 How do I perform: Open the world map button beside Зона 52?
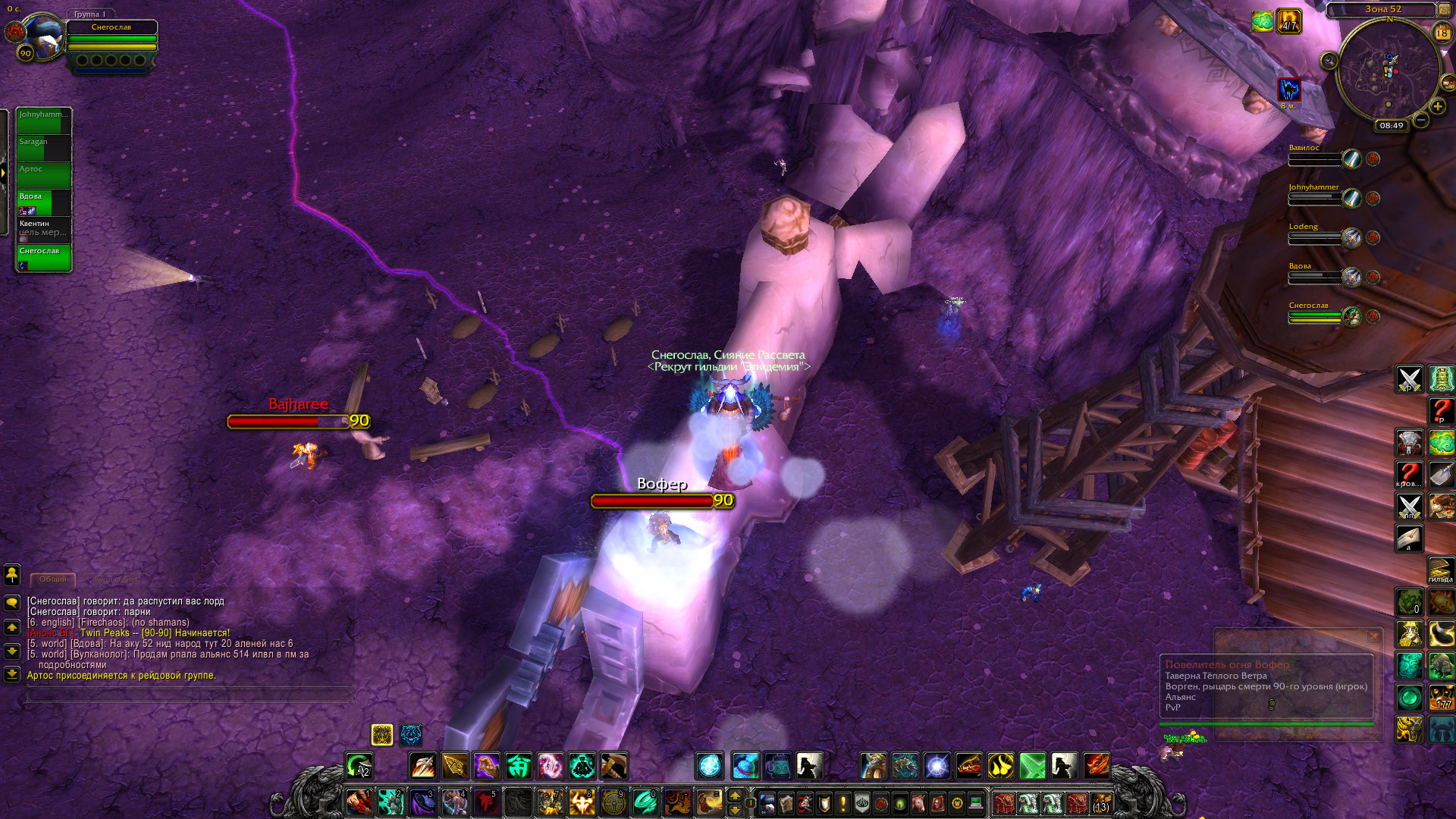coord(1444,10)
